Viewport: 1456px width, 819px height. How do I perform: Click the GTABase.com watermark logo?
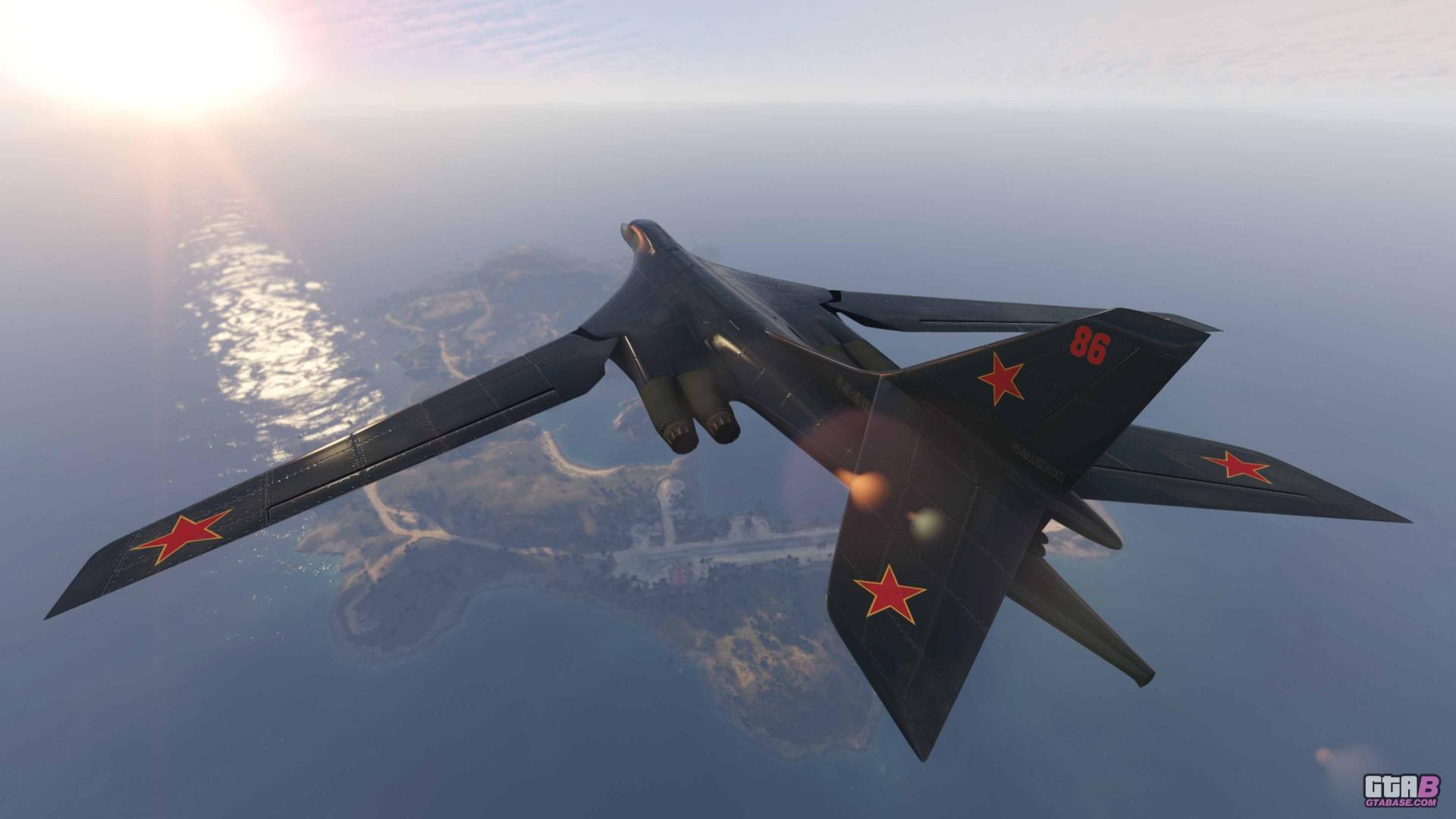click(1401, 789)
